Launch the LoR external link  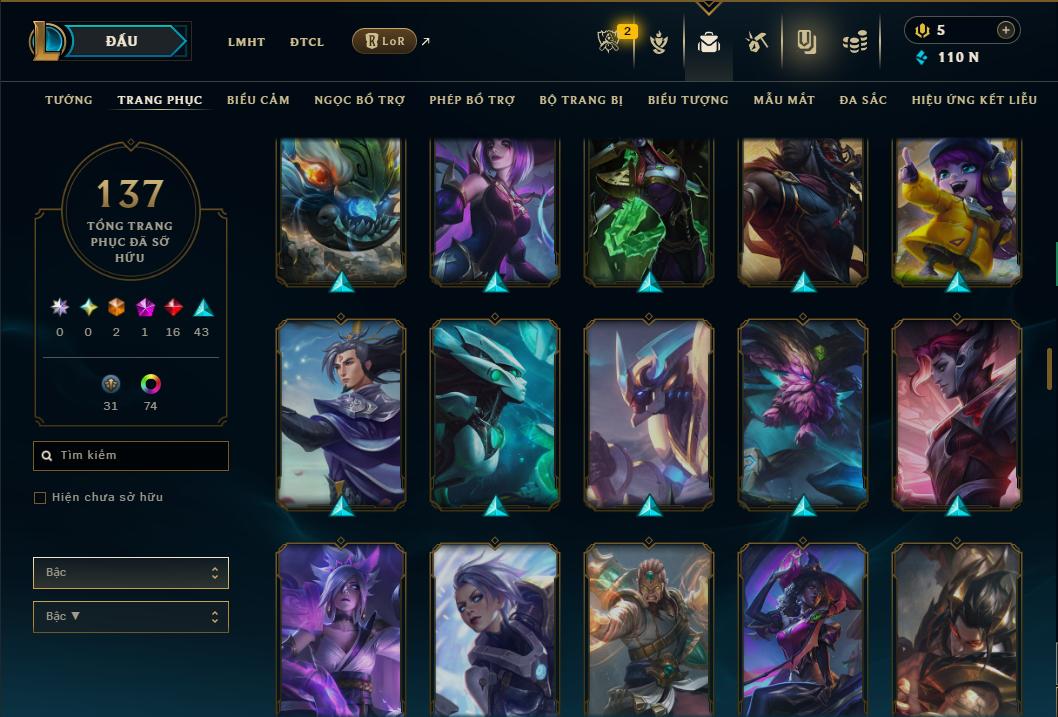point(385,41)
